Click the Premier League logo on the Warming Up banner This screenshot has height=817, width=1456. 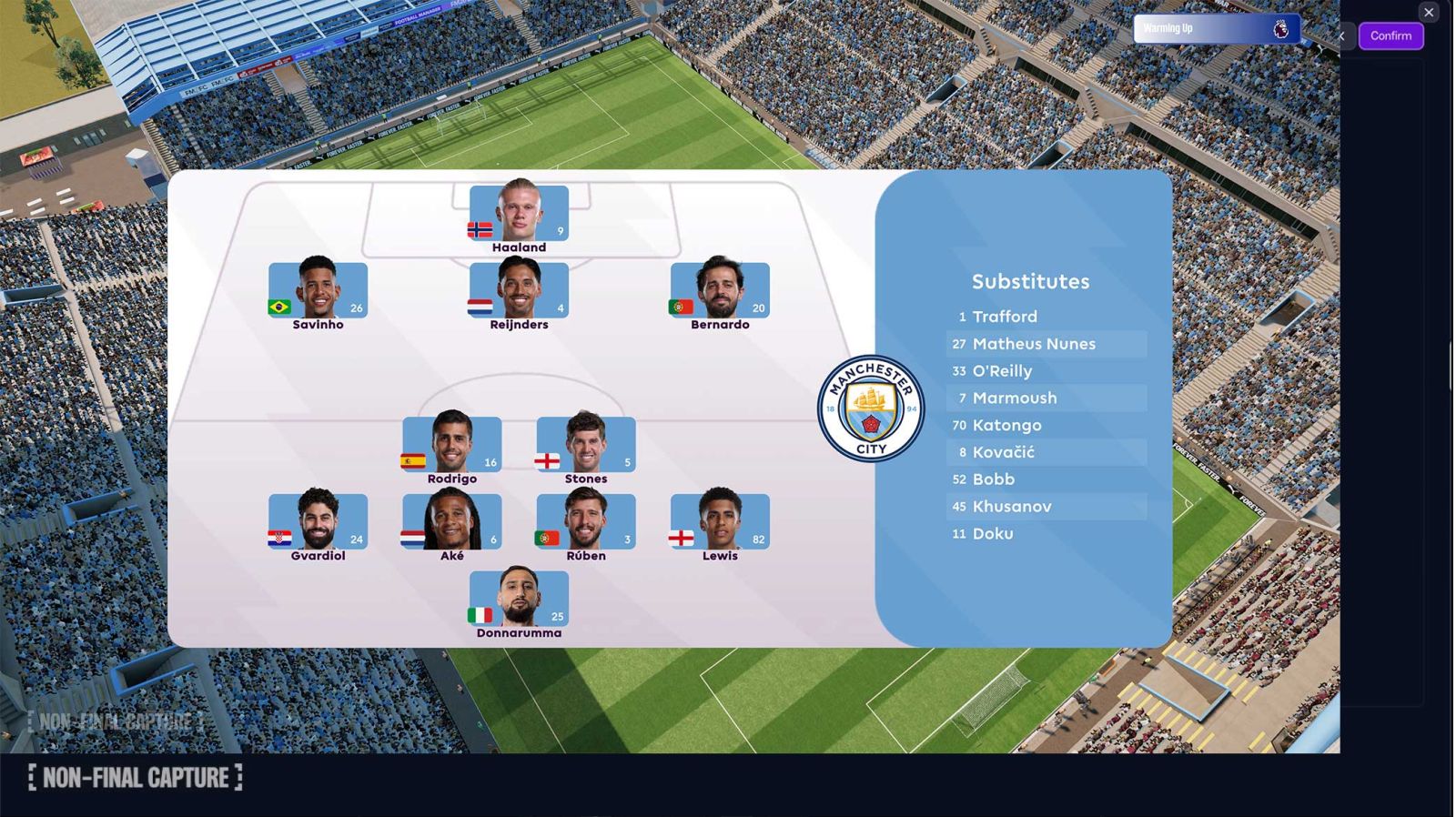(x=1281, y=28)
